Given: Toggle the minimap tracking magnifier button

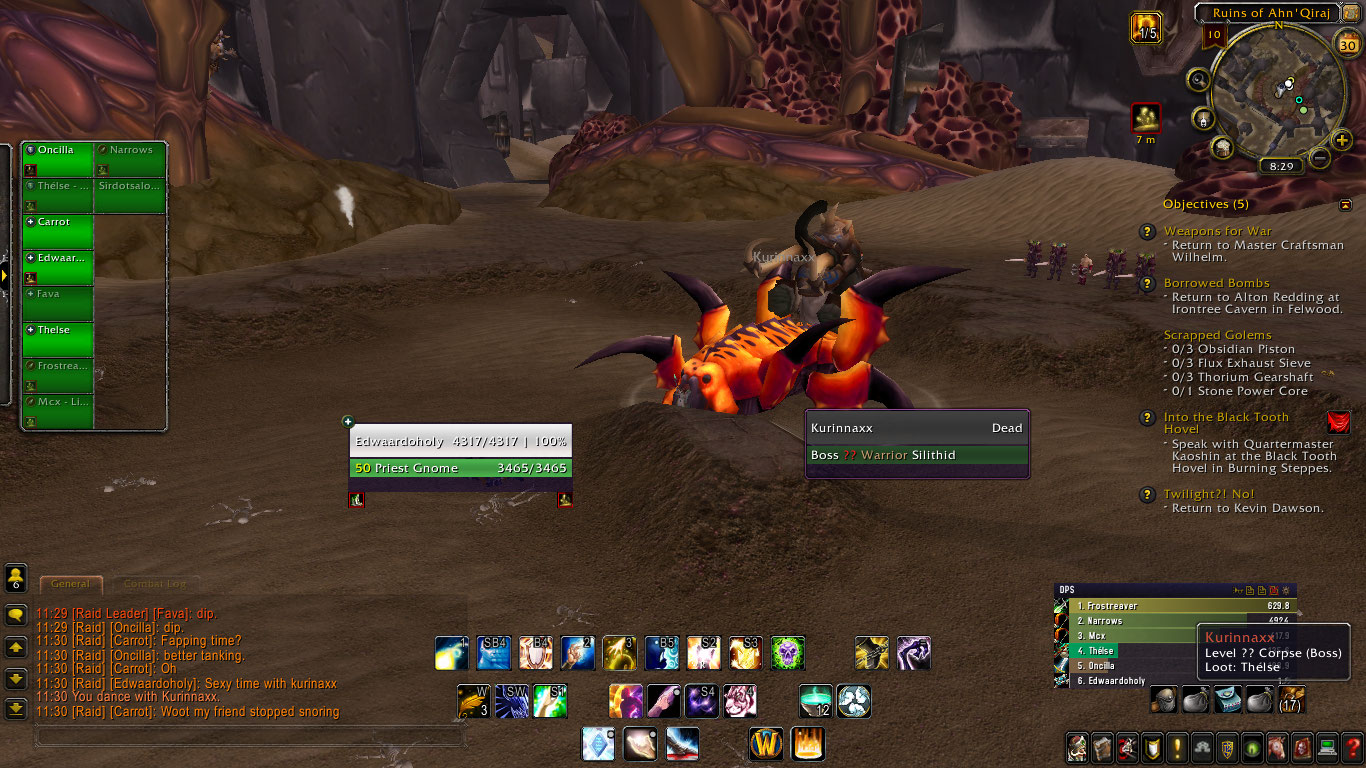Looking at the screenshot, I should point(1198,79).
